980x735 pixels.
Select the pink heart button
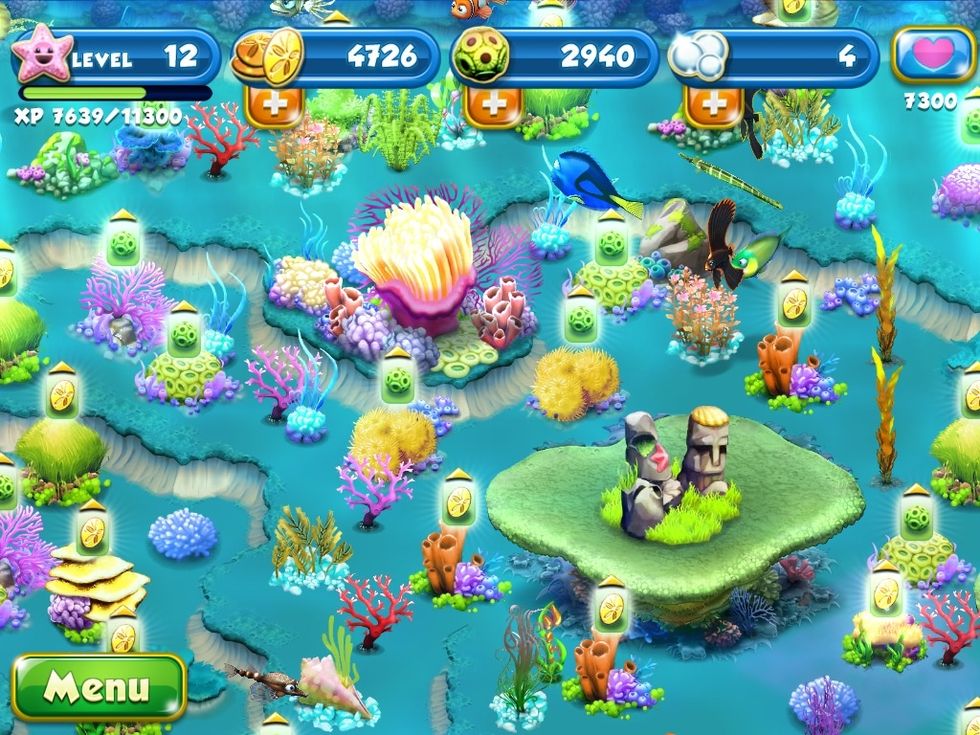tap(932, 57)
